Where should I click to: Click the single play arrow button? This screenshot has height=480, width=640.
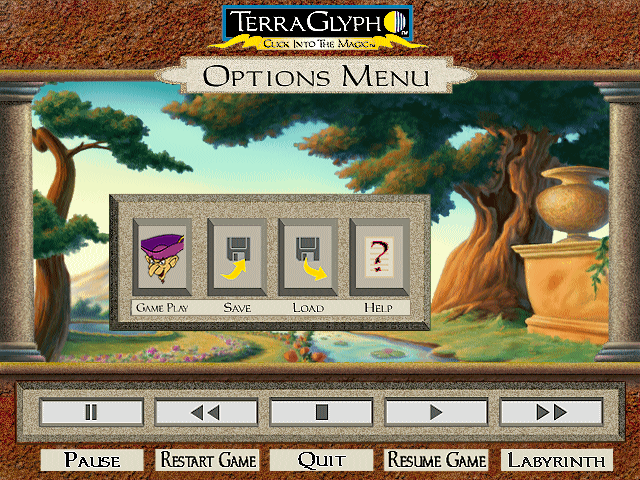[x=436, y=412]
